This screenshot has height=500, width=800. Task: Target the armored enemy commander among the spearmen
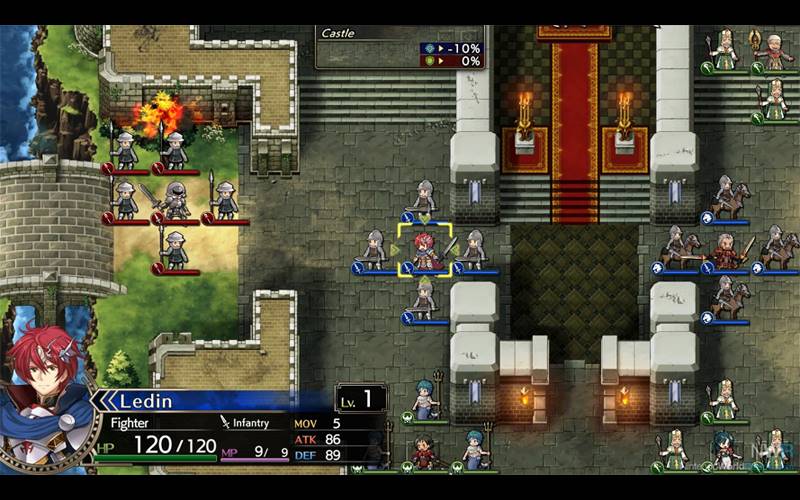(176, 200)
